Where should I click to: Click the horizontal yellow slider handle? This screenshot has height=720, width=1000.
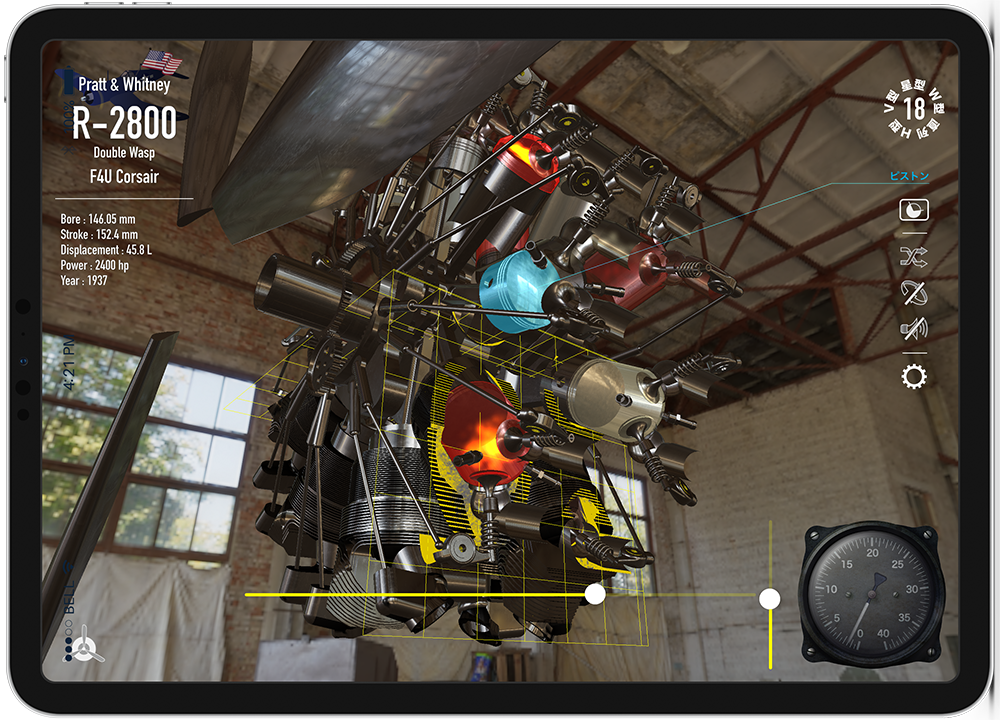[595, 595]
